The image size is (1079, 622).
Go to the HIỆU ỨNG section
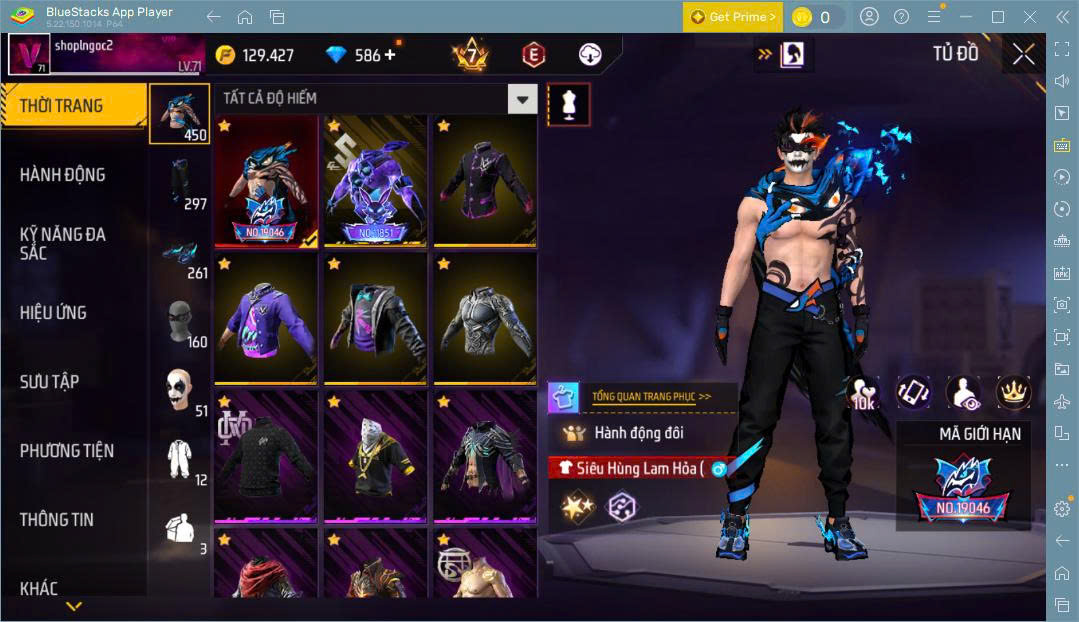53,313
